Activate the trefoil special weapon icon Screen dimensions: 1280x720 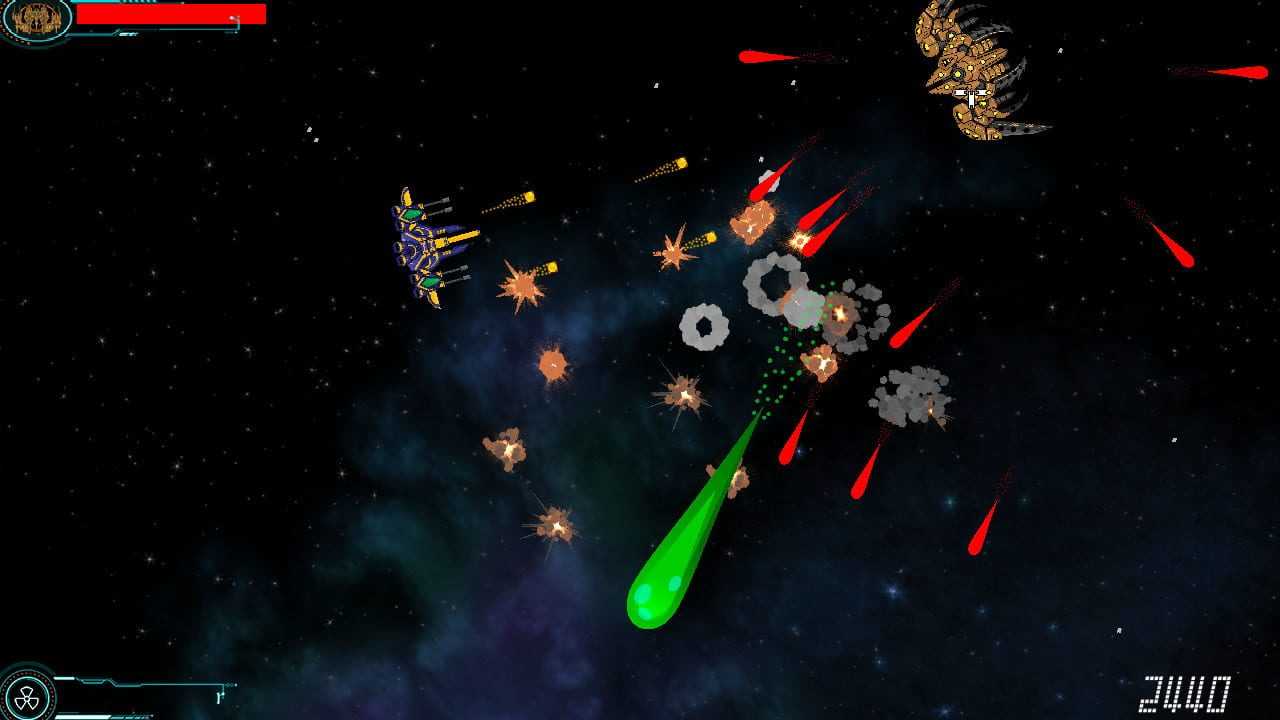pos(26,697)
